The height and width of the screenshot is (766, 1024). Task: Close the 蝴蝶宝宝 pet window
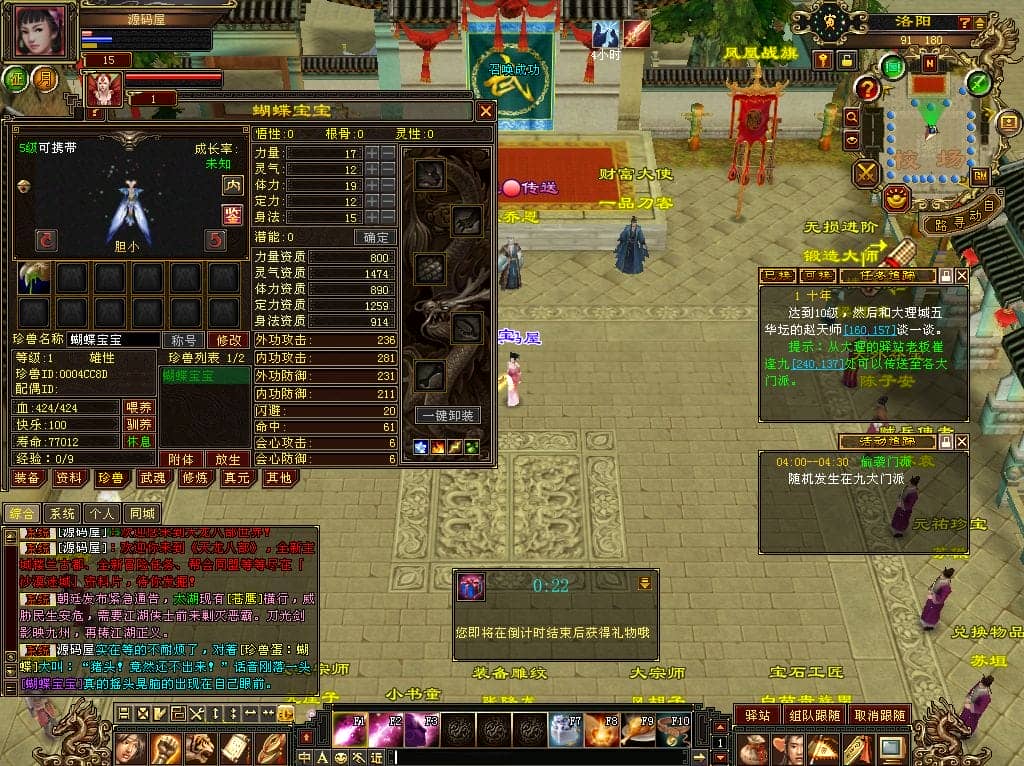pyautogui.click(x=485, y=111)
